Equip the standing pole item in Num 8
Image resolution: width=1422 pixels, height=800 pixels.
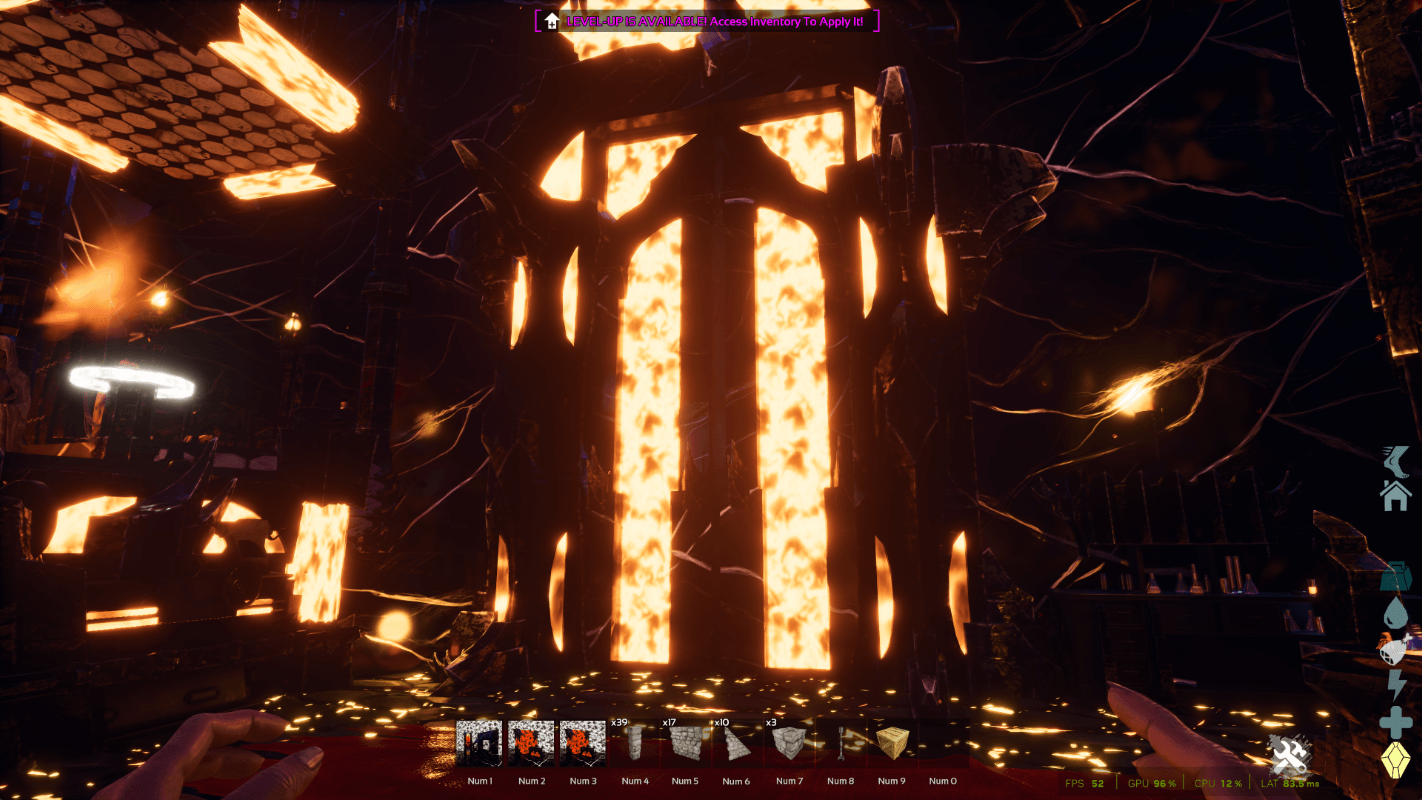(x=841, y=744)
